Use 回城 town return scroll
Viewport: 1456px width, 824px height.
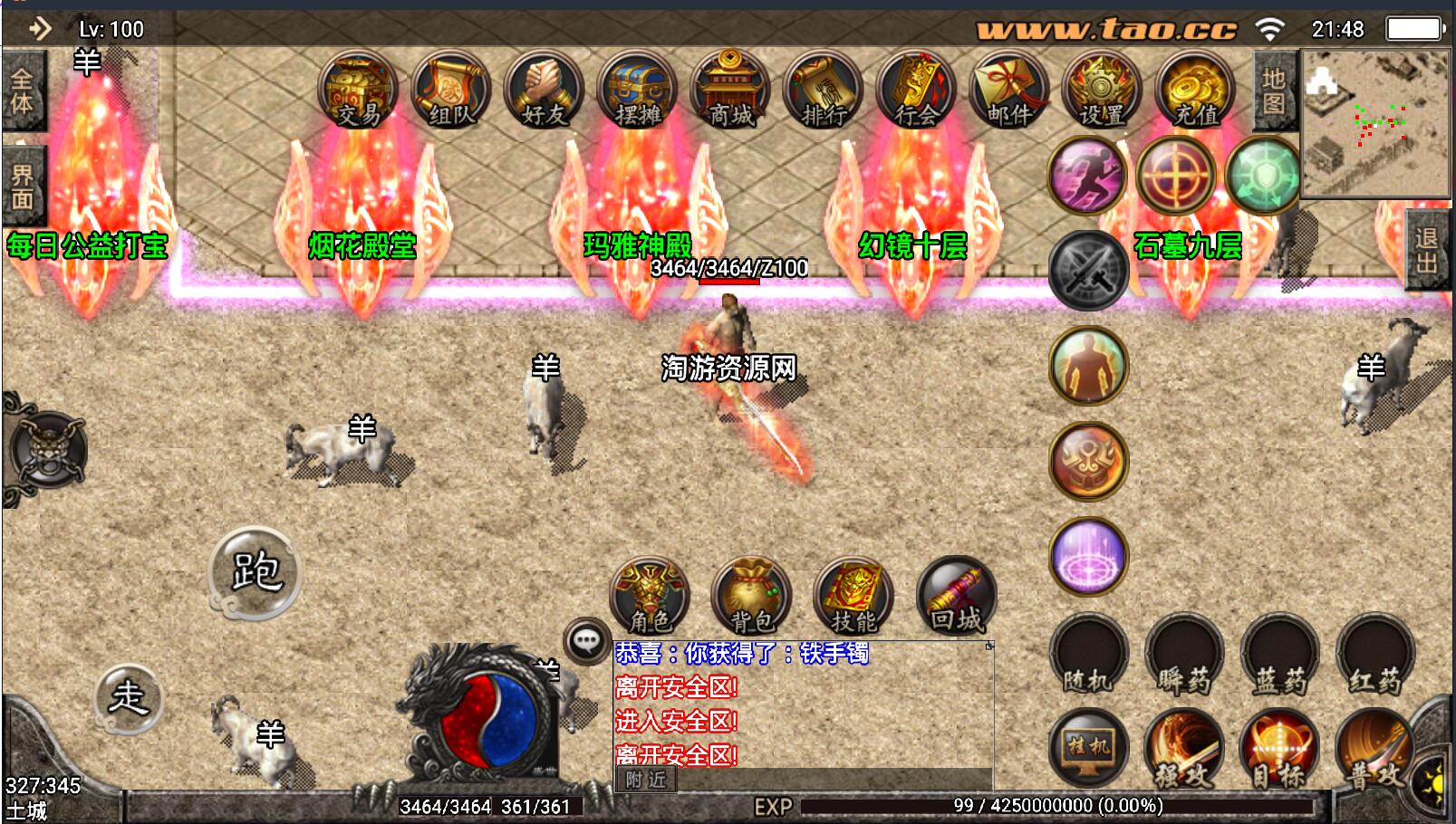(956, 597)
